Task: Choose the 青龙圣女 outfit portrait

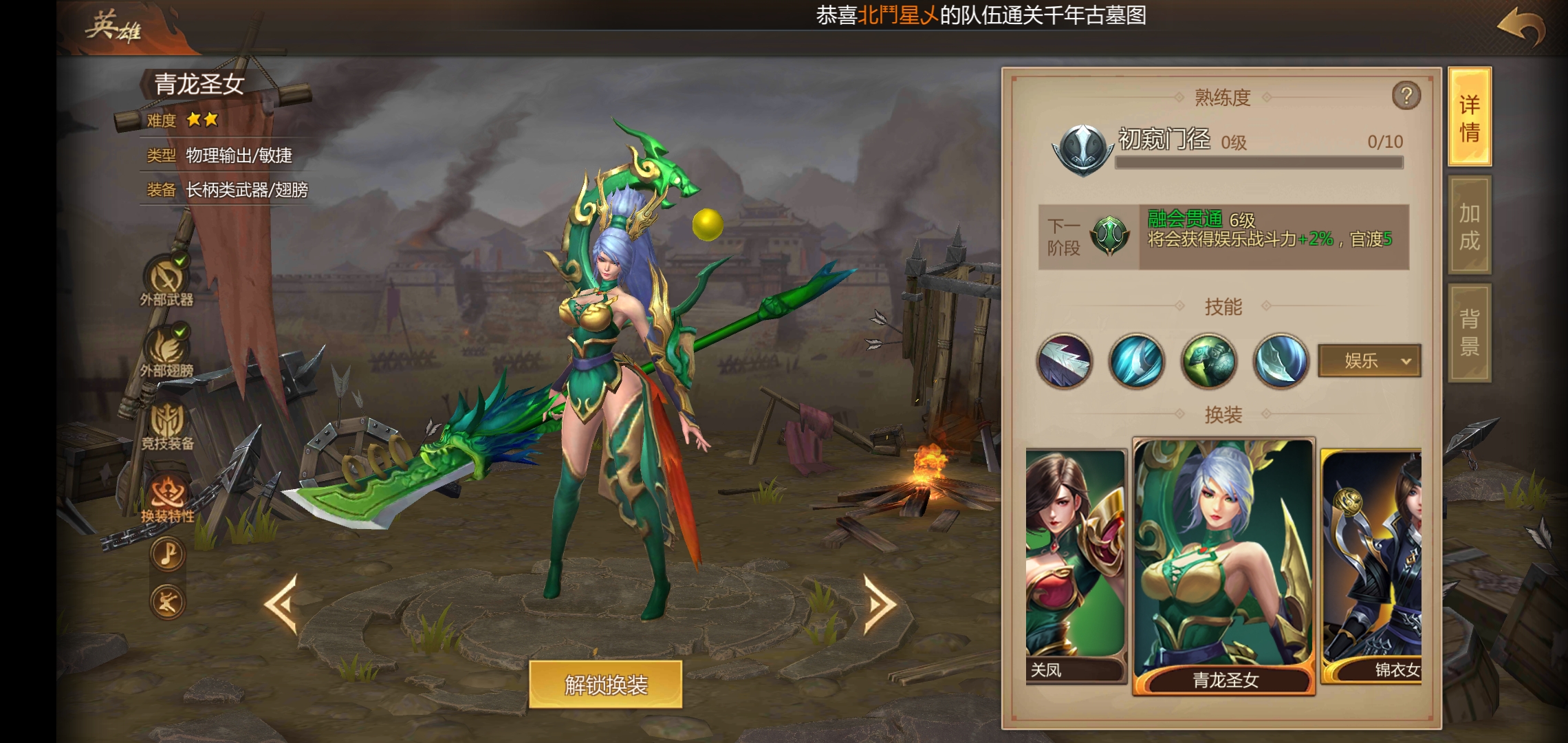Action: coord(1223,564)
